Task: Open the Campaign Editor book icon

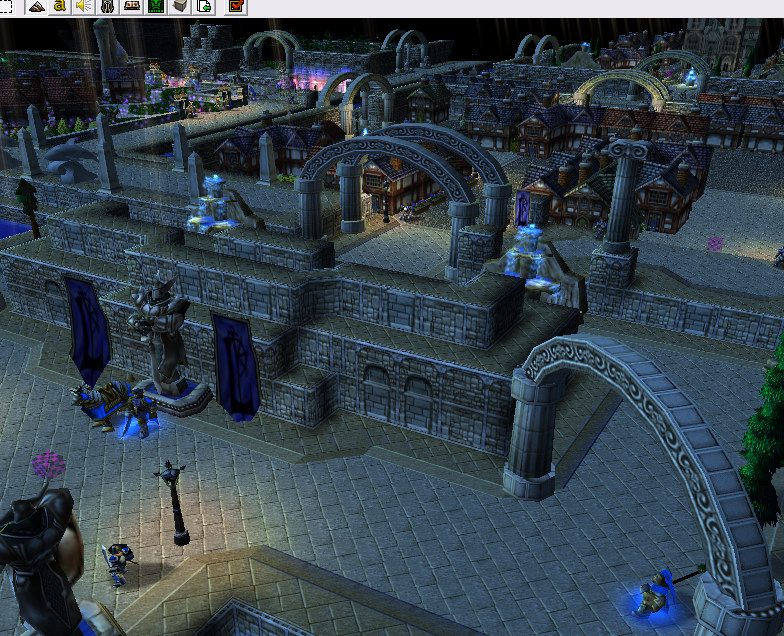Action: pos(132,6)
